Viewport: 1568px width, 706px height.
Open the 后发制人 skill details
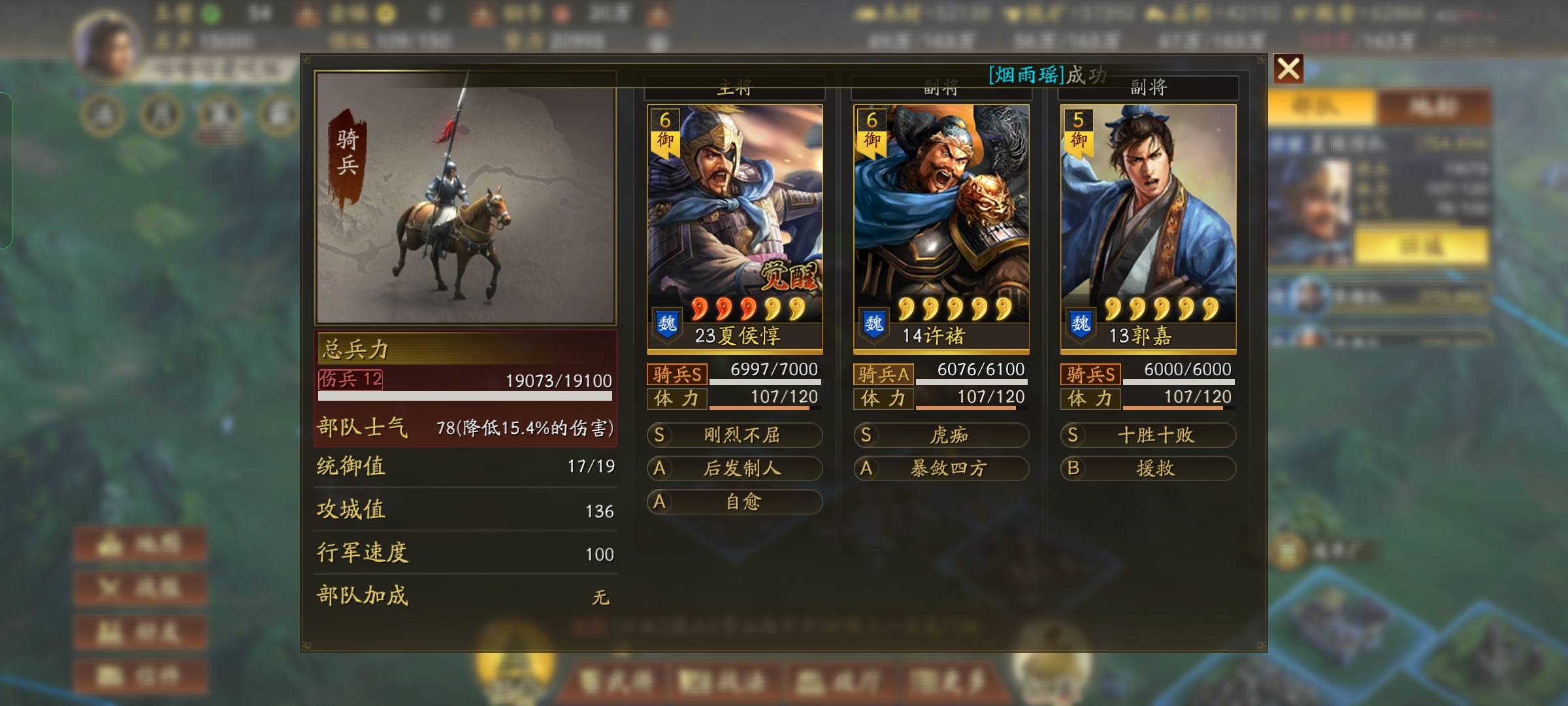734,468
